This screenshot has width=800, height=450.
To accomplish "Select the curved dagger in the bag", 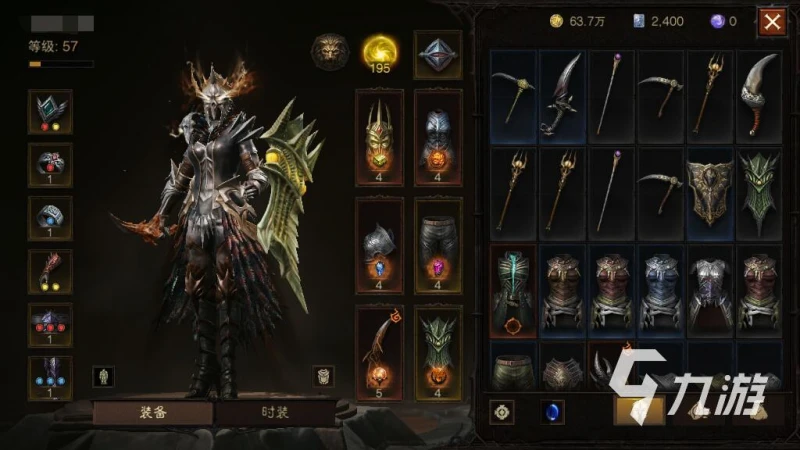I will pos(564,95).
